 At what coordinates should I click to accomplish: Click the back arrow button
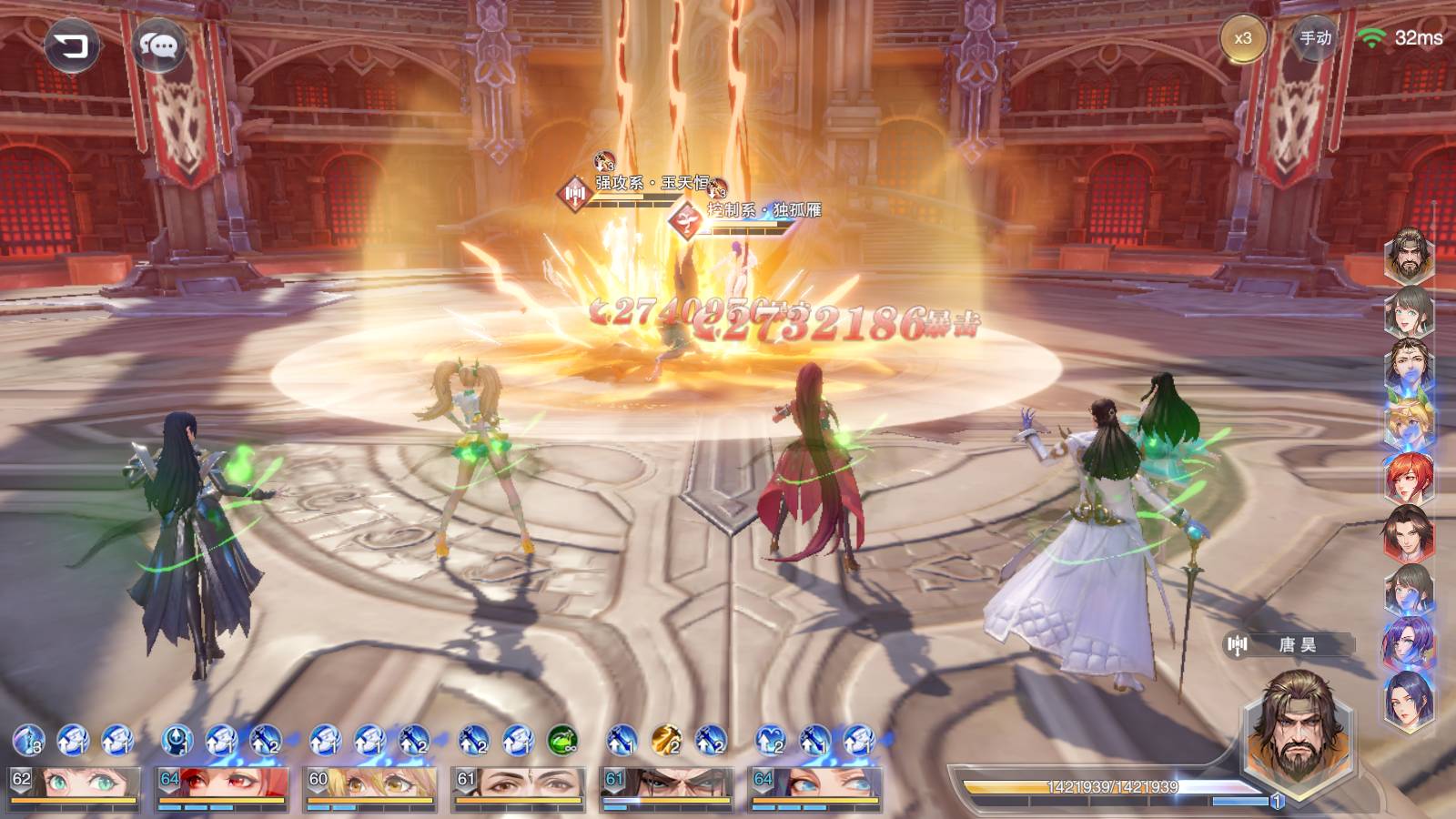click(71, 45)
